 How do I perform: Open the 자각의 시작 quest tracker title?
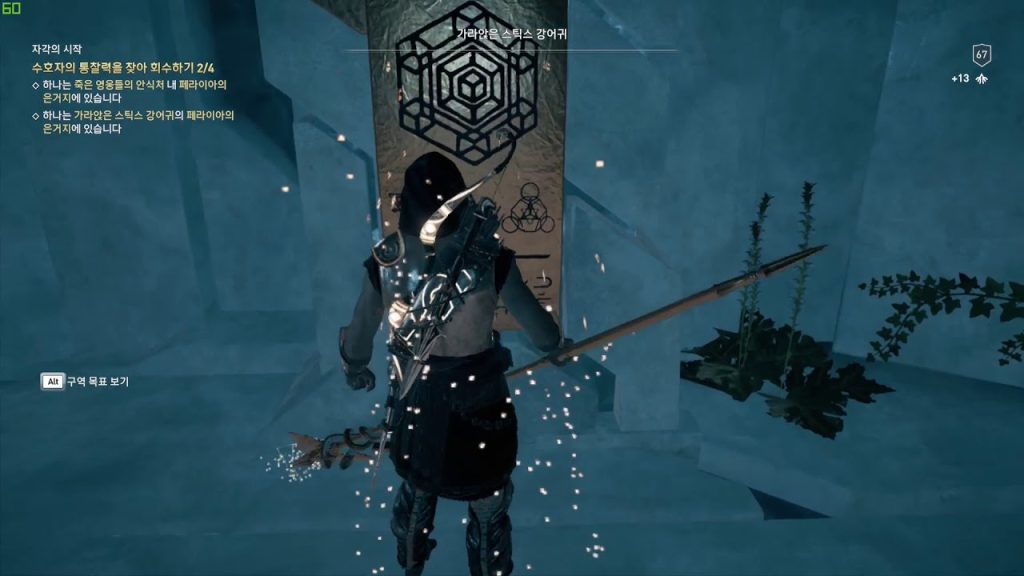[x=56, y=49]
